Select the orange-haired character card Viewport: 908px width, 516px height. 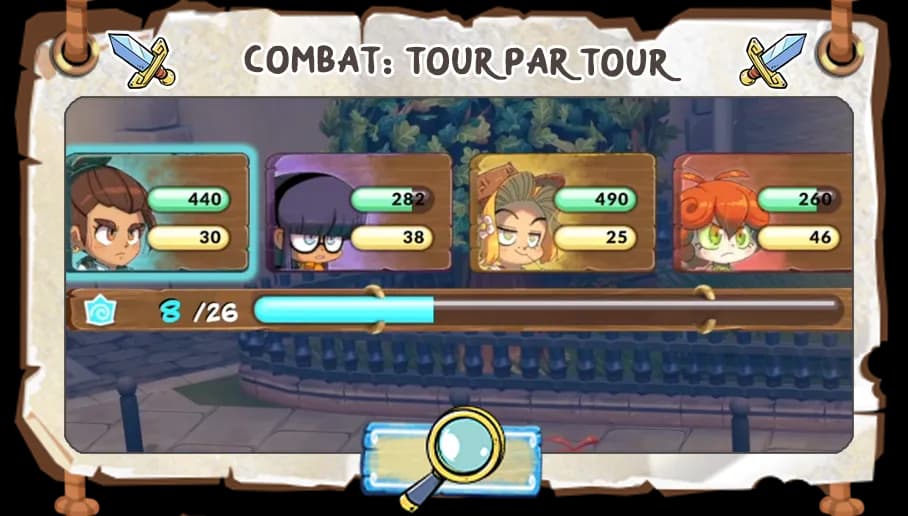[763, 213]
